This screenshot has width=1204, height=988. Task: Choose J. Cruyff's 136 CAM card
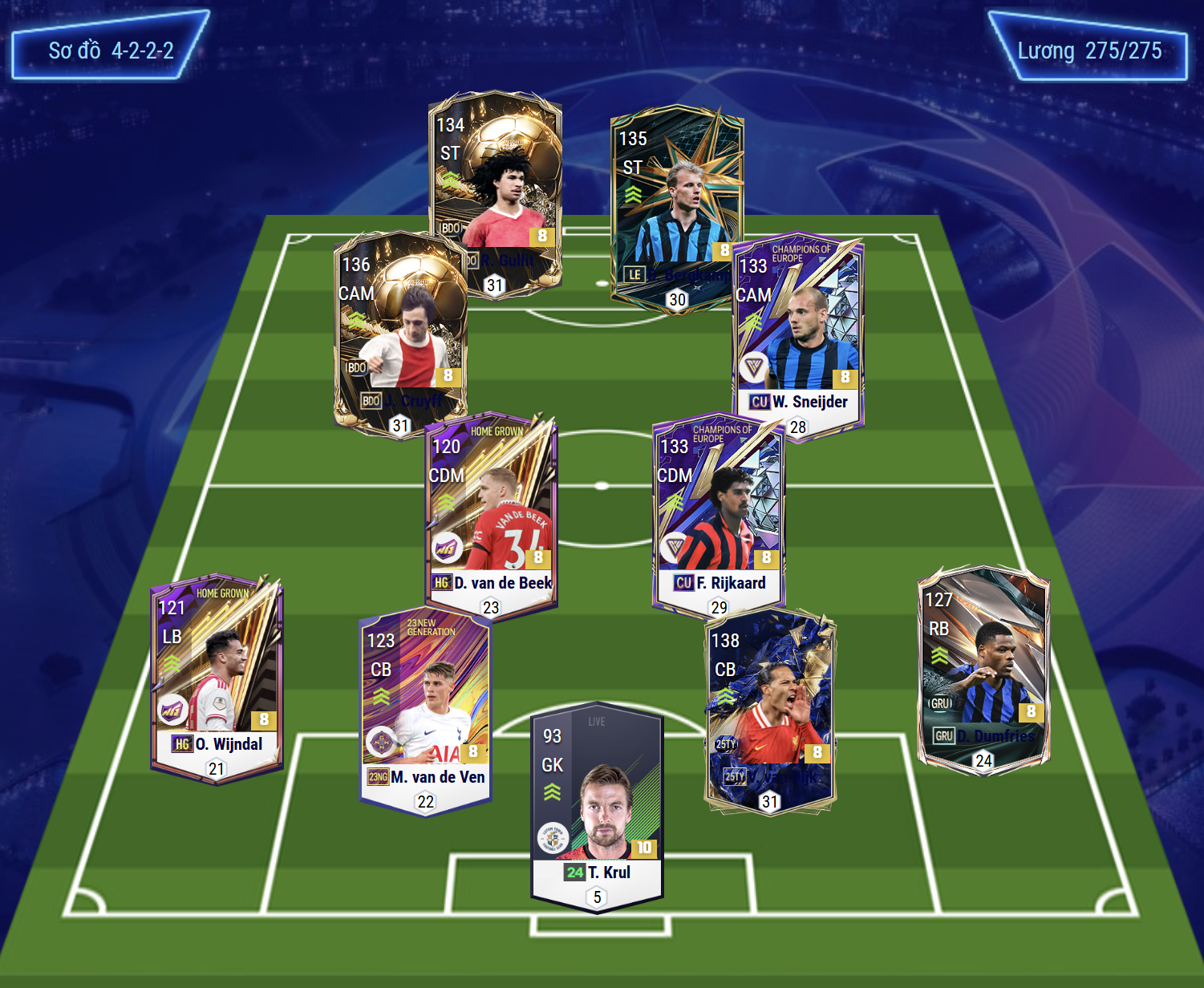399,329
